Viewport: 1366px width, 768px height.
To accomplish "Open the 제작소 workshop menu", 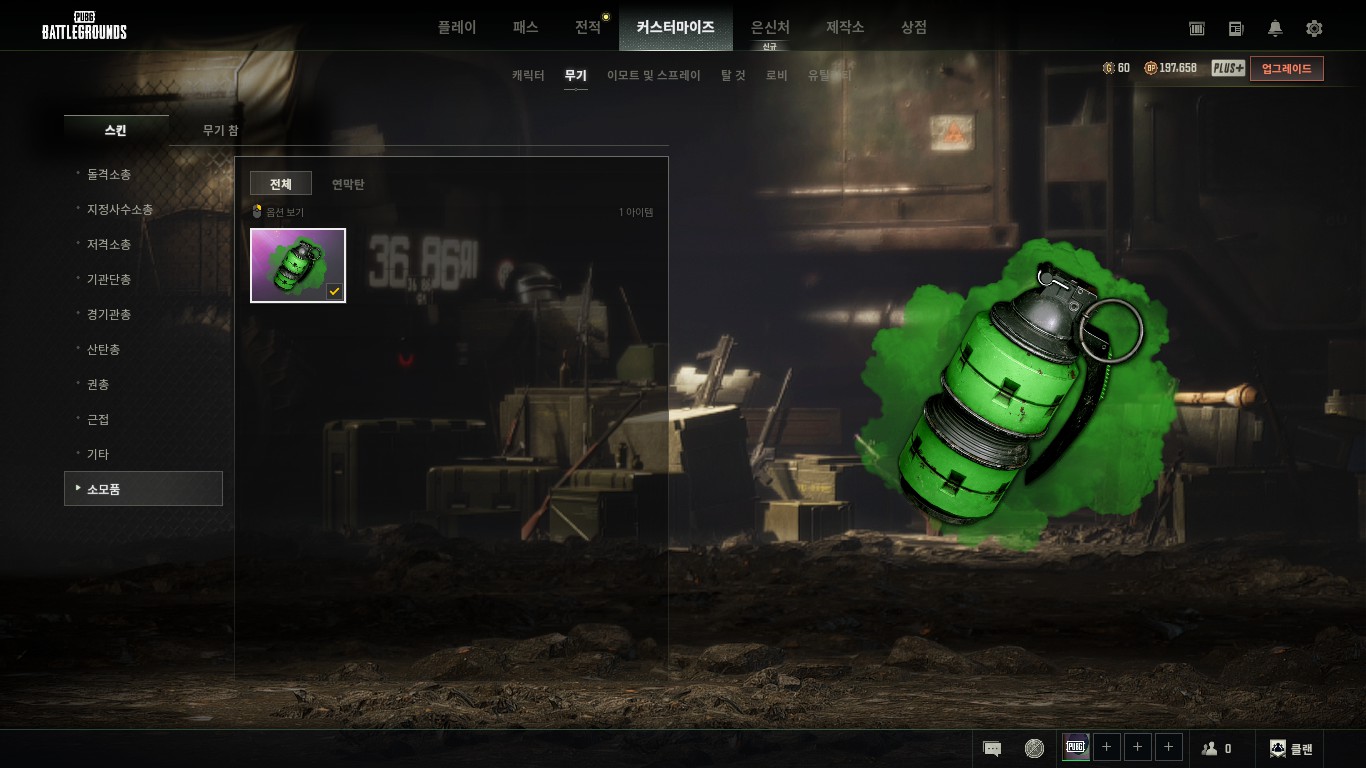I will [845, 27].
